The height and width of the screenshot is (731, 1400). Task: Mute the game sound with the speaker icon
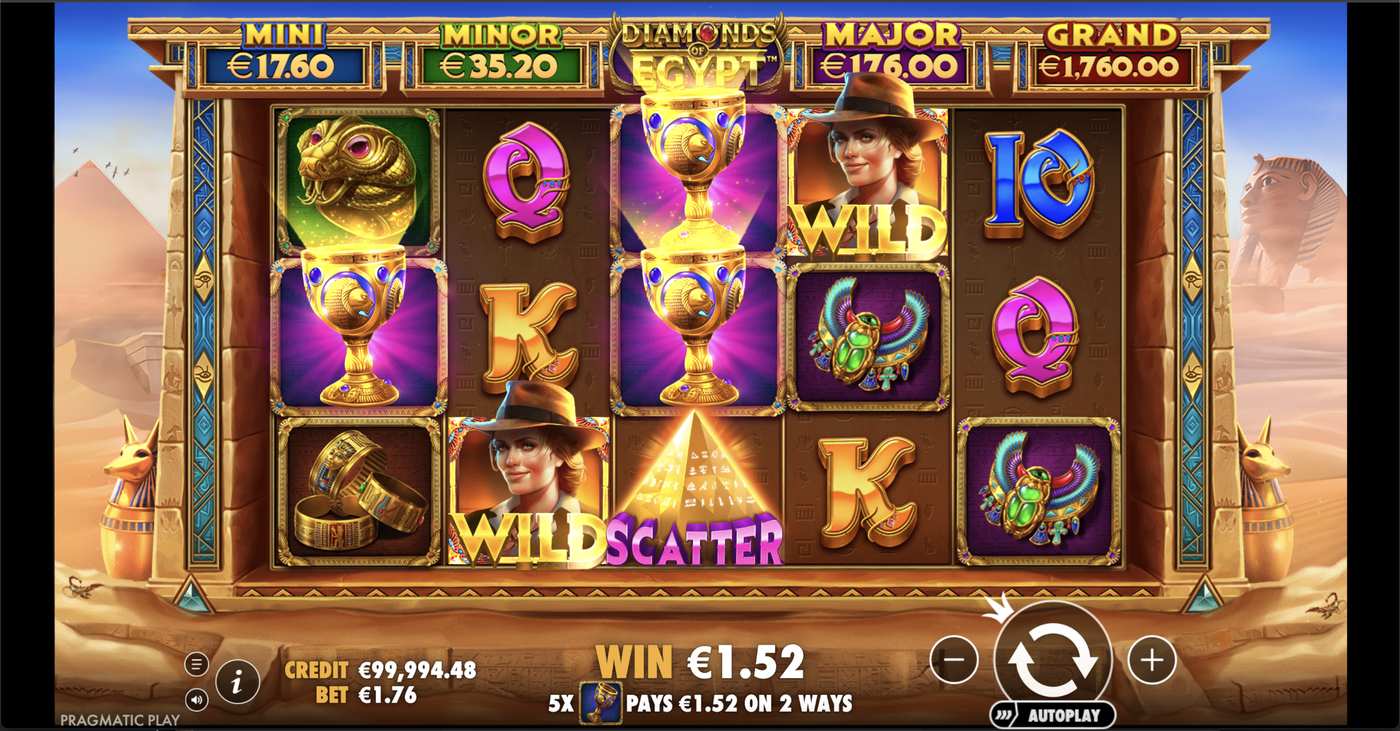pos(197,700)
